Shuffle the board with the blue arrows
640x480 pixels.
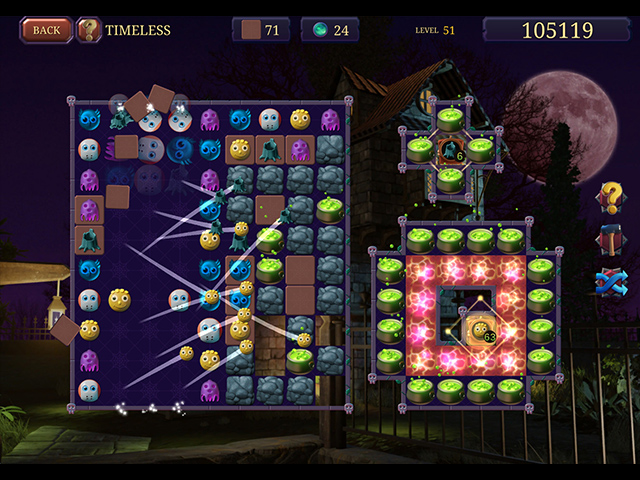click(x=609, y=284)
